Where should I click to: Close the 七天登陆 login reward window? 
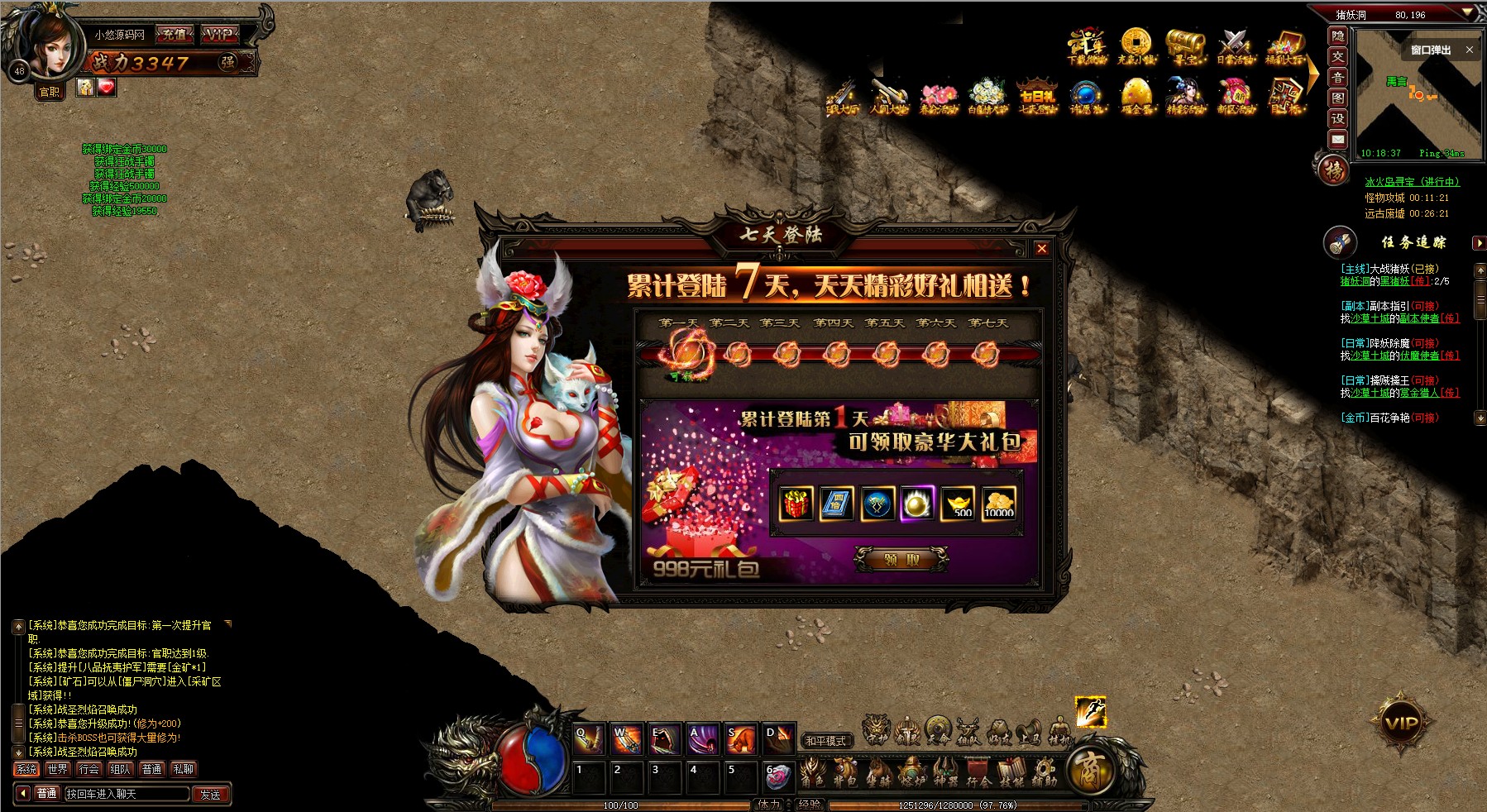click(1042, 248)
